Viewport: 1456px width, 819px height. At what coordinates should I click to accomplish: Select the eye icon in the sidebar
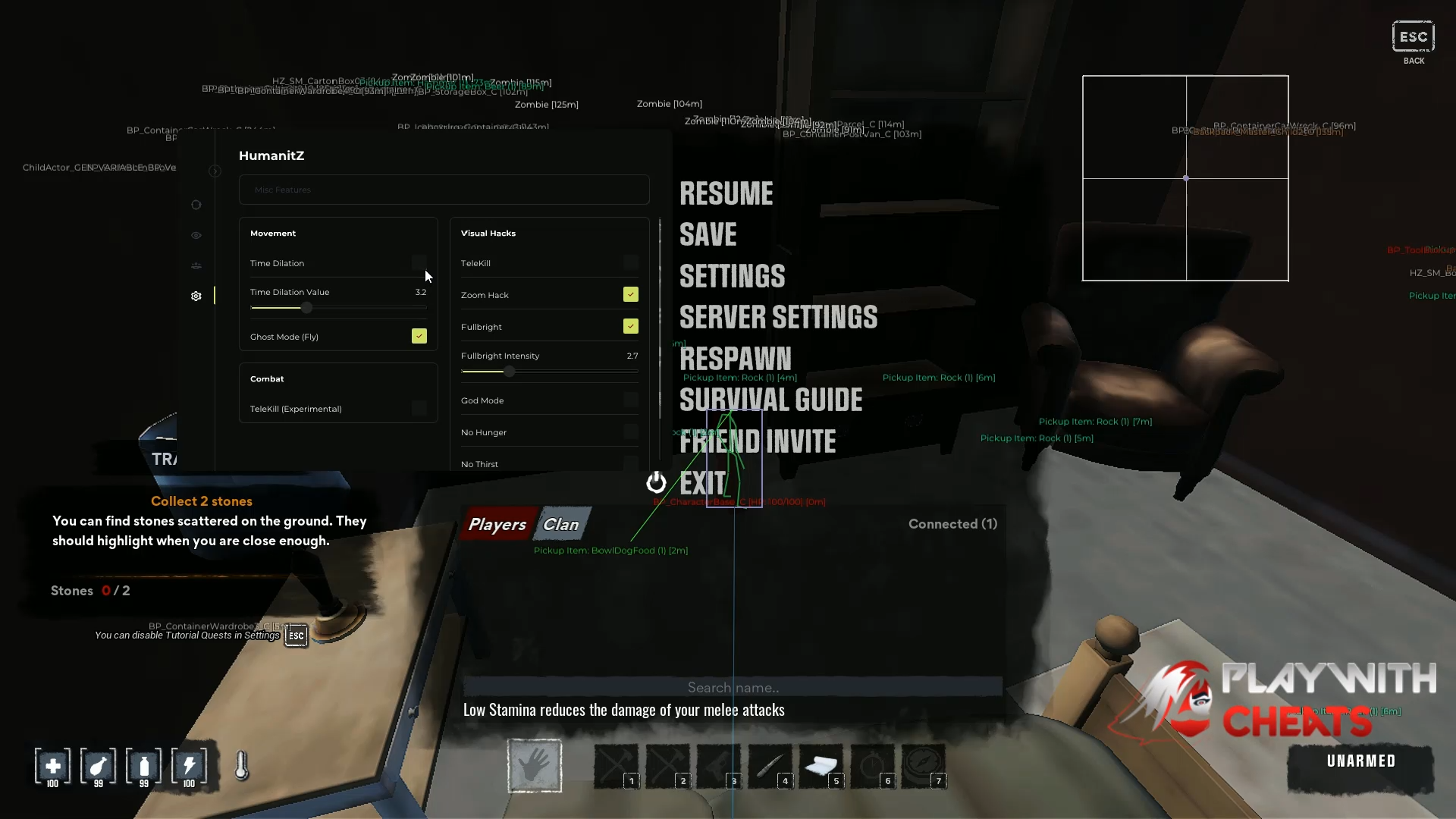pyautogui.click(x=196, y=236)
